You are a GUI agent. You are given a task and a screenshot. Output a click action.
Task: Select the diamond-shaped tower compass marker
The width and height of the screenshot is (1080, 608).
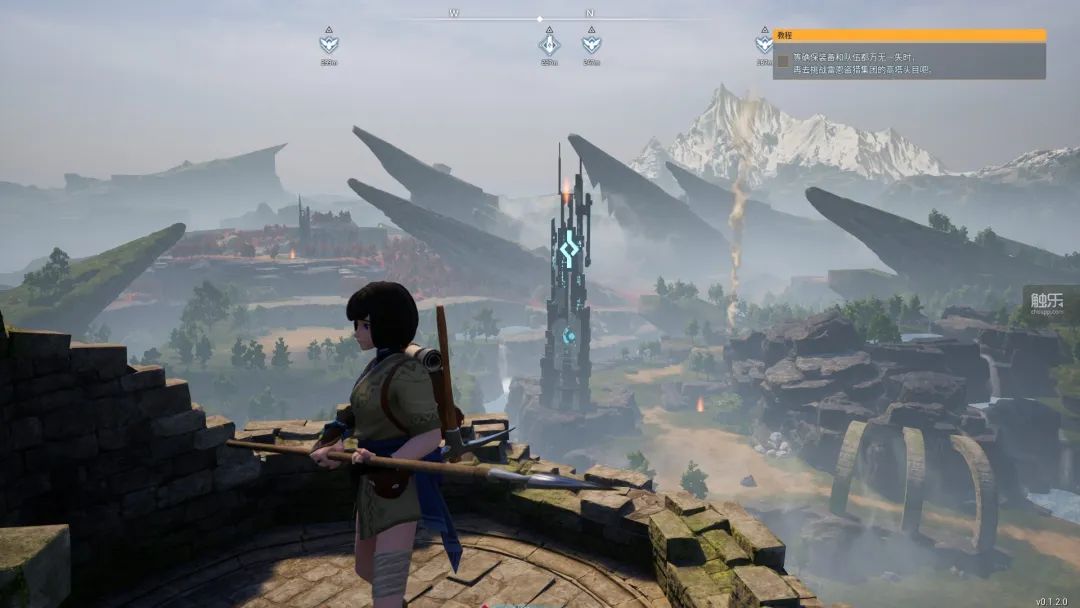pyautogui.click(x=549, y=44)
